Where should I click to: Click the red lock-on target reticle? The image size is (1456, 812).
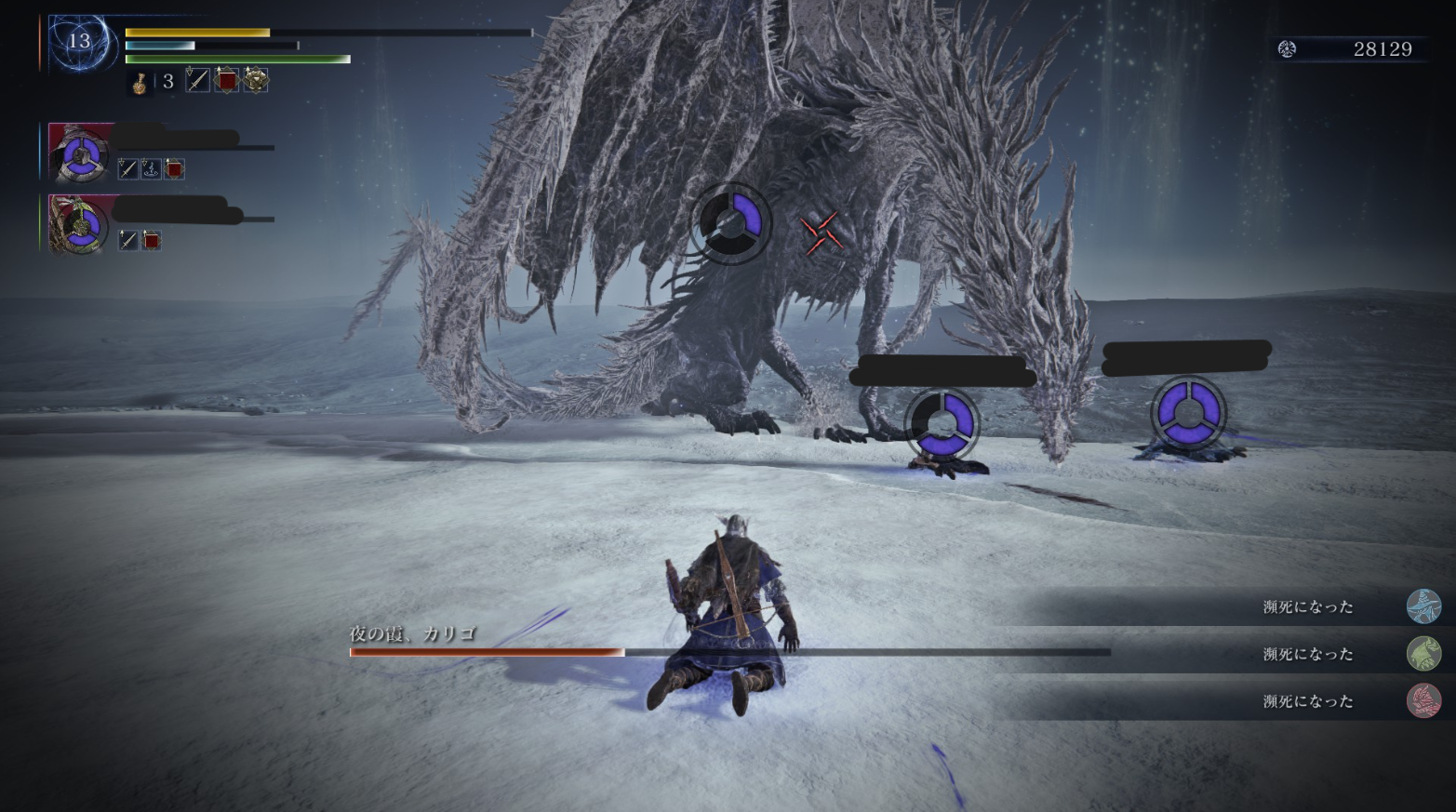pyautogui.click(x=822, y=232)
